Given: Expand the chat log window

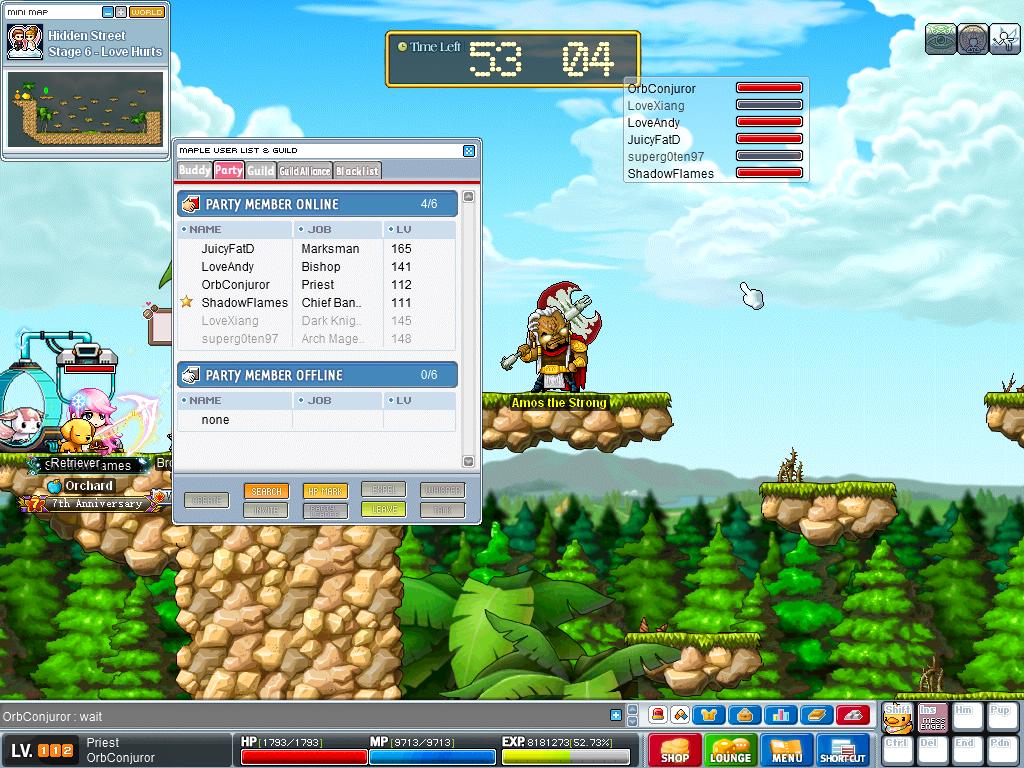Looking at the screenshot, I should coord(616,715).
